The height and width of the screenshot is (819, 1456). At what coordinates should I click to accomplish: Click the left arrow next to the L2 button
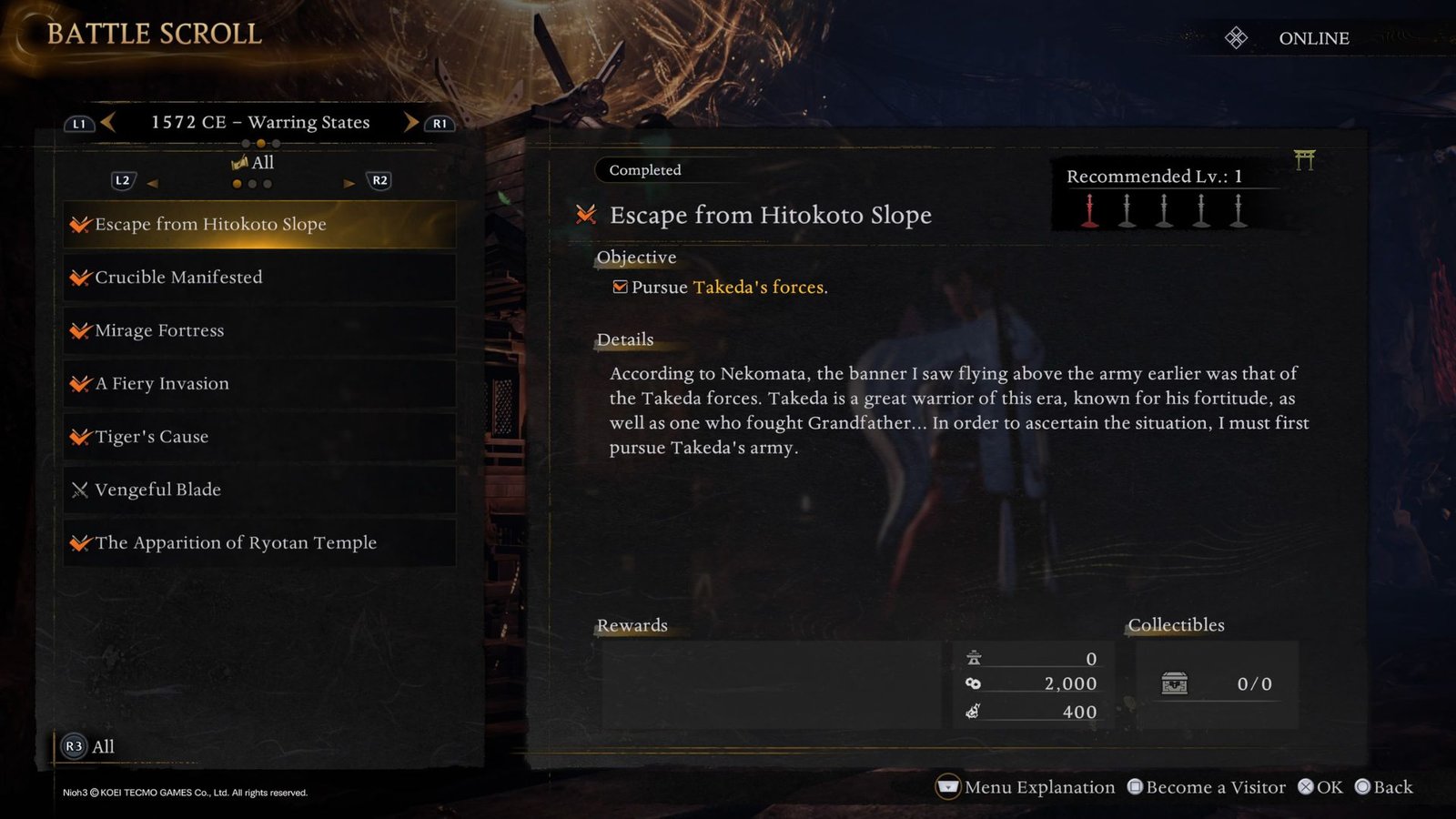point(155,183)
